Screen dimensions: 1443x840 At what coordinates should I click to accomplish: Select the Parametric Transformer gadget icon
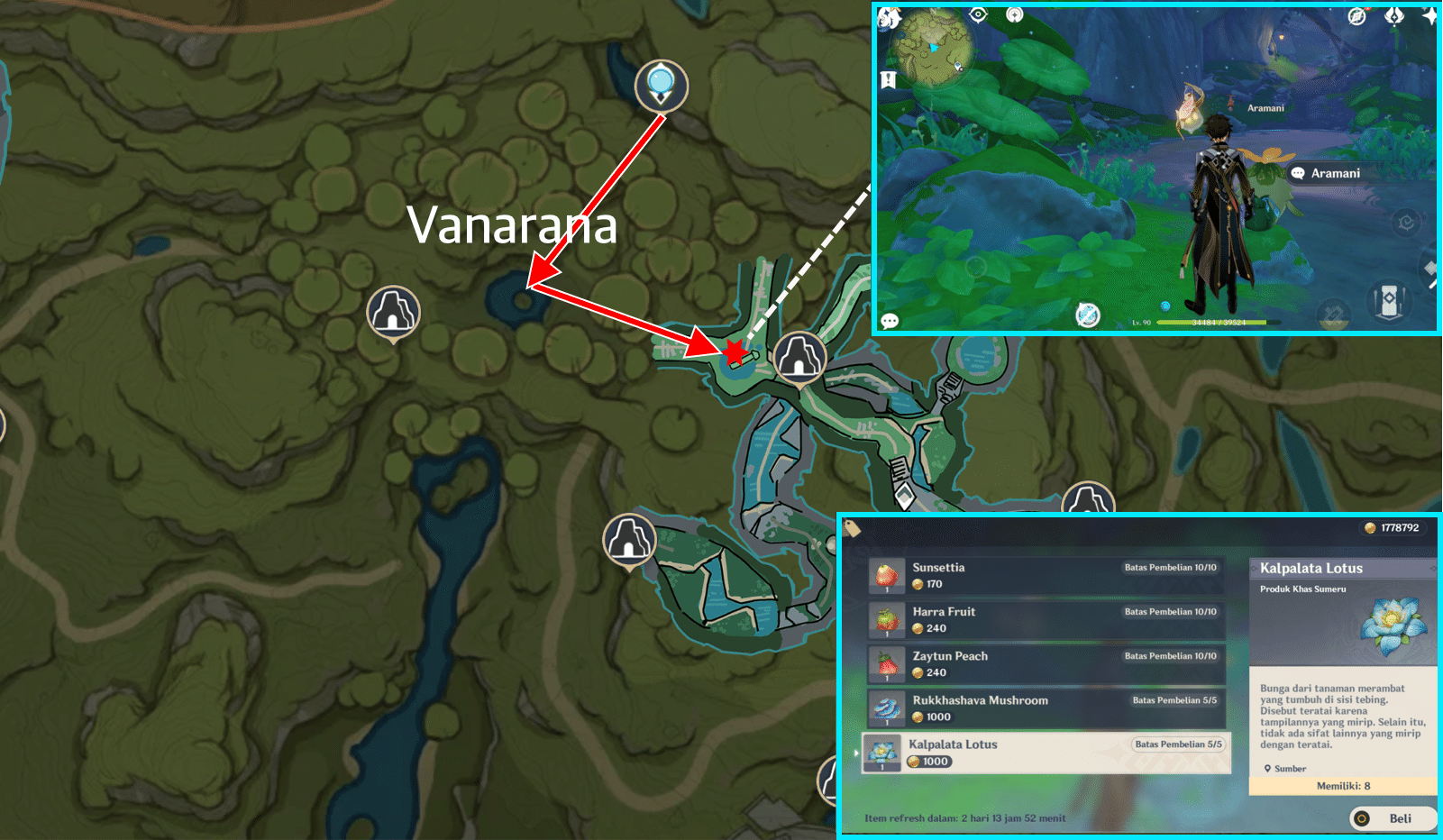pyautogui.click(x=1388, y=301)
